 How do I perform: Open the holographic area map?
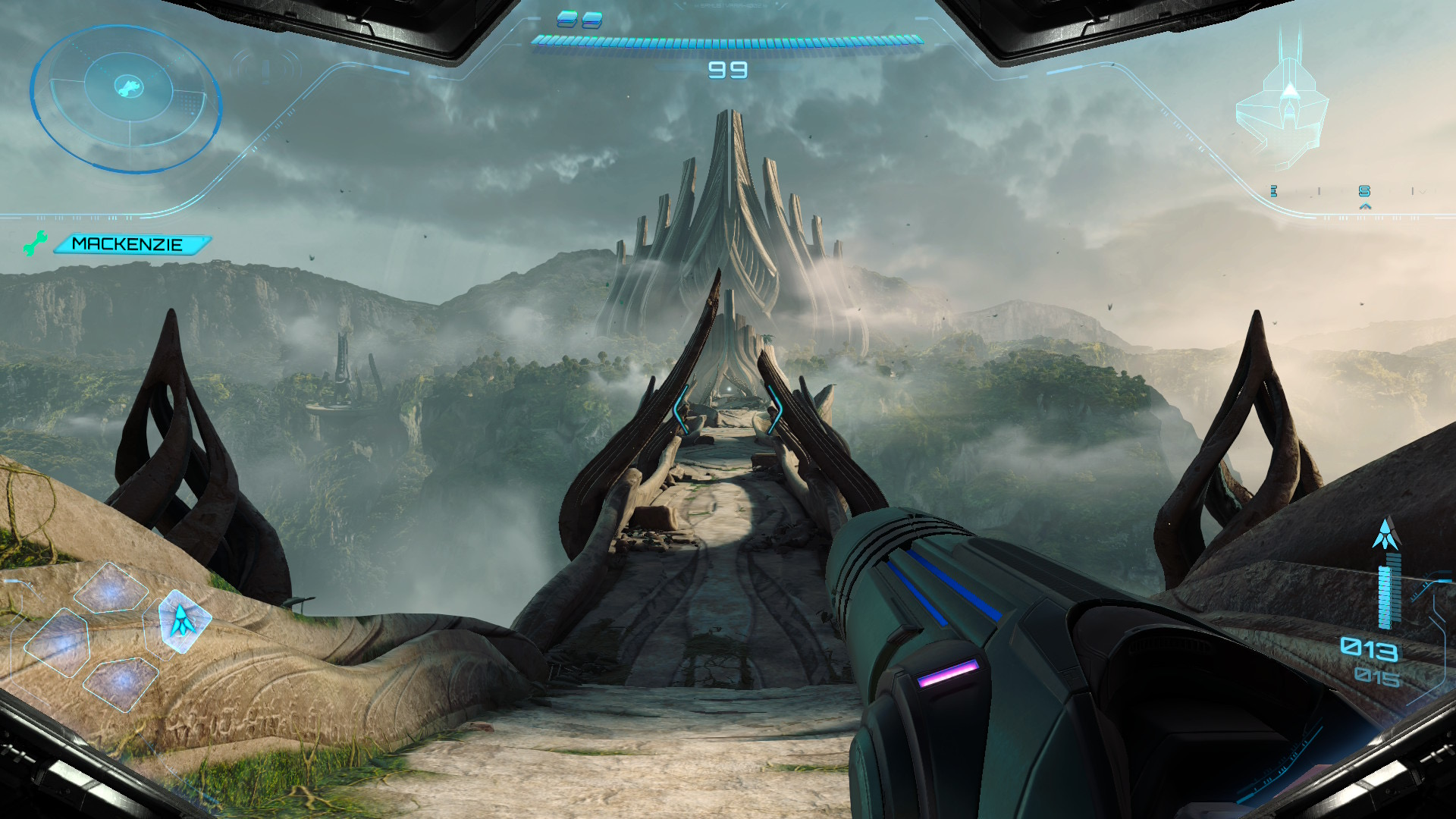pyautogui.click(x=1283, y=114)
